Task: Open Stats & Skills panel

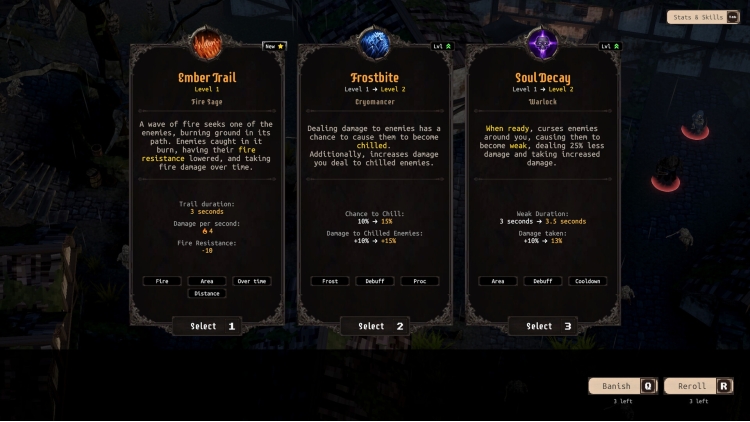Action: tap(702, 17)
